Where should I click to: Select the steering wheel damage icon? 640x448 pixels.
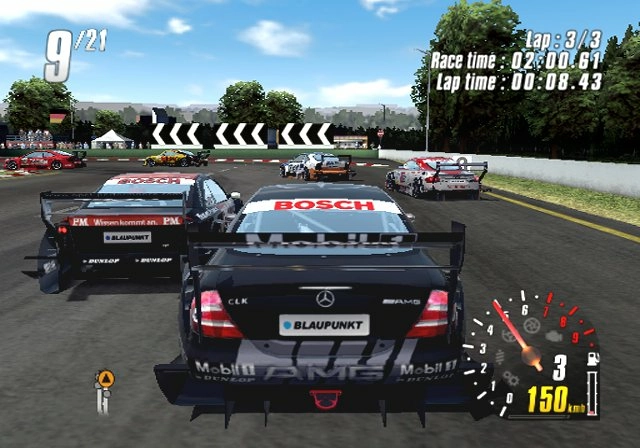(x=507, y=336)
